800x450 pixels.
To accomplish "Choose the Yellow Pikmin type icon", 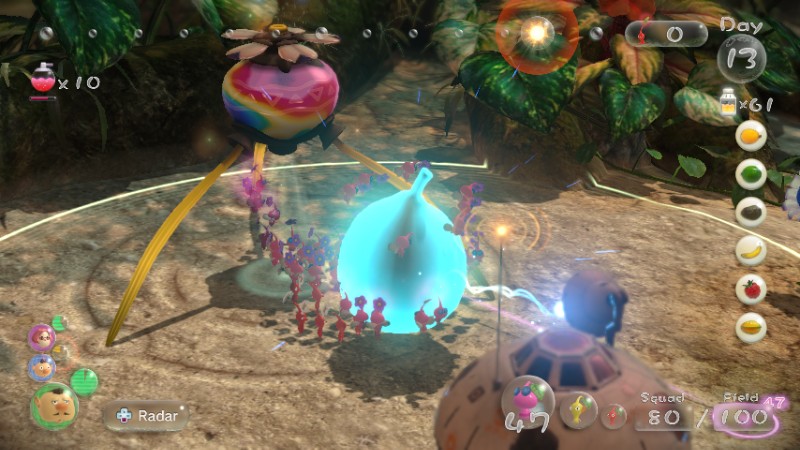I will tap(578, 411).
